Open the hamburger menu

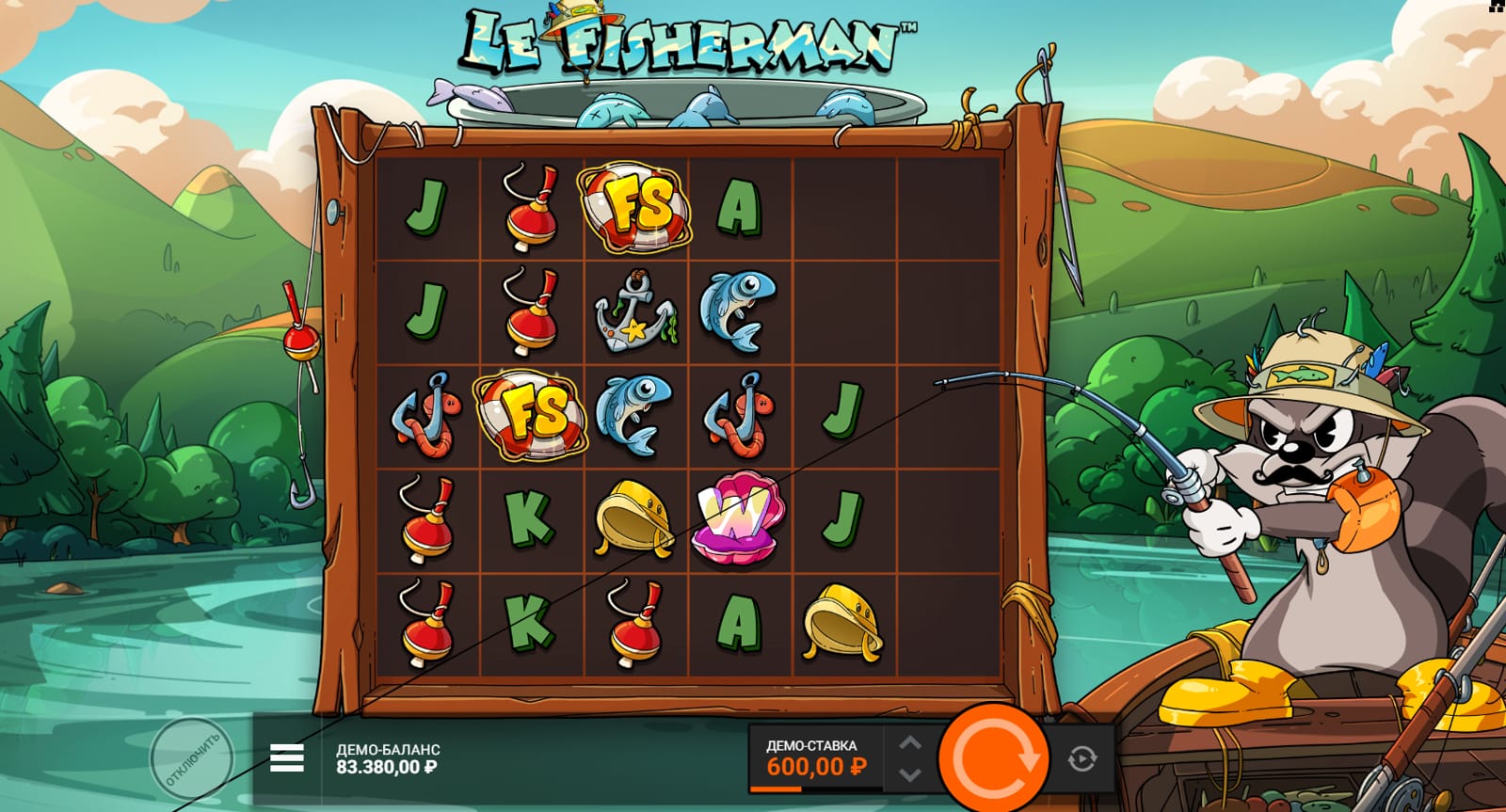[287, 757]
